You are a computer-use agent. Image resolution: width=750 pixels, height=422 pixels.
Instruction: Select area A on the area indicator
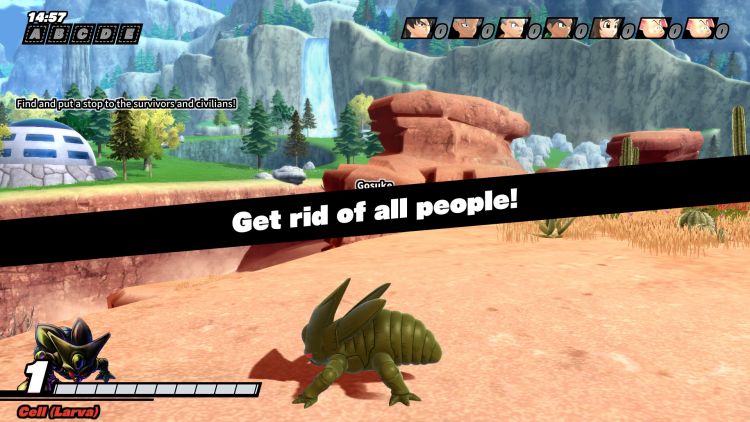(35, 35)
